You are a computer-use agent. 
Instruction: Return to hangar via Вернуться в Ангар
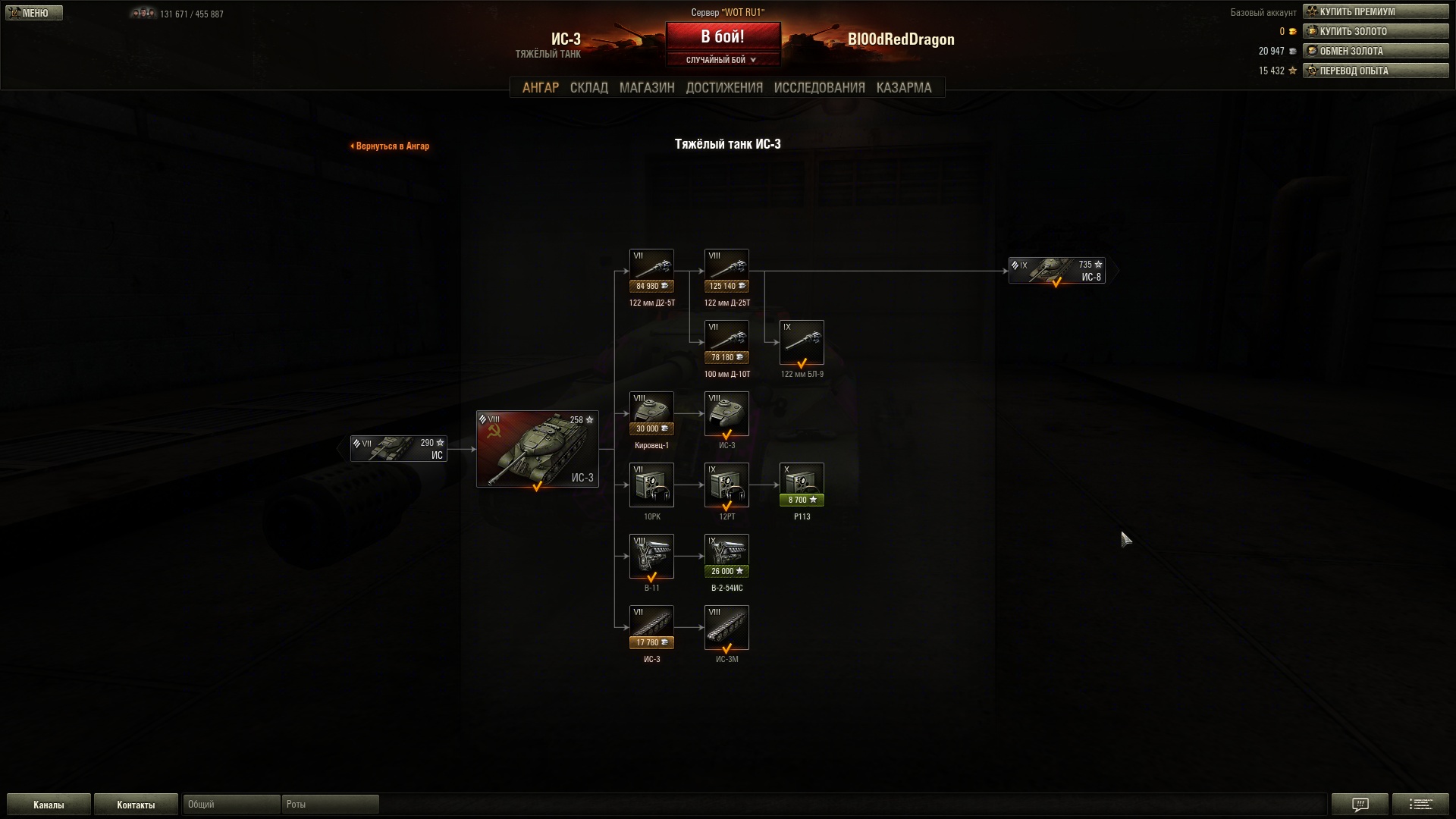(x=391, y=146)
